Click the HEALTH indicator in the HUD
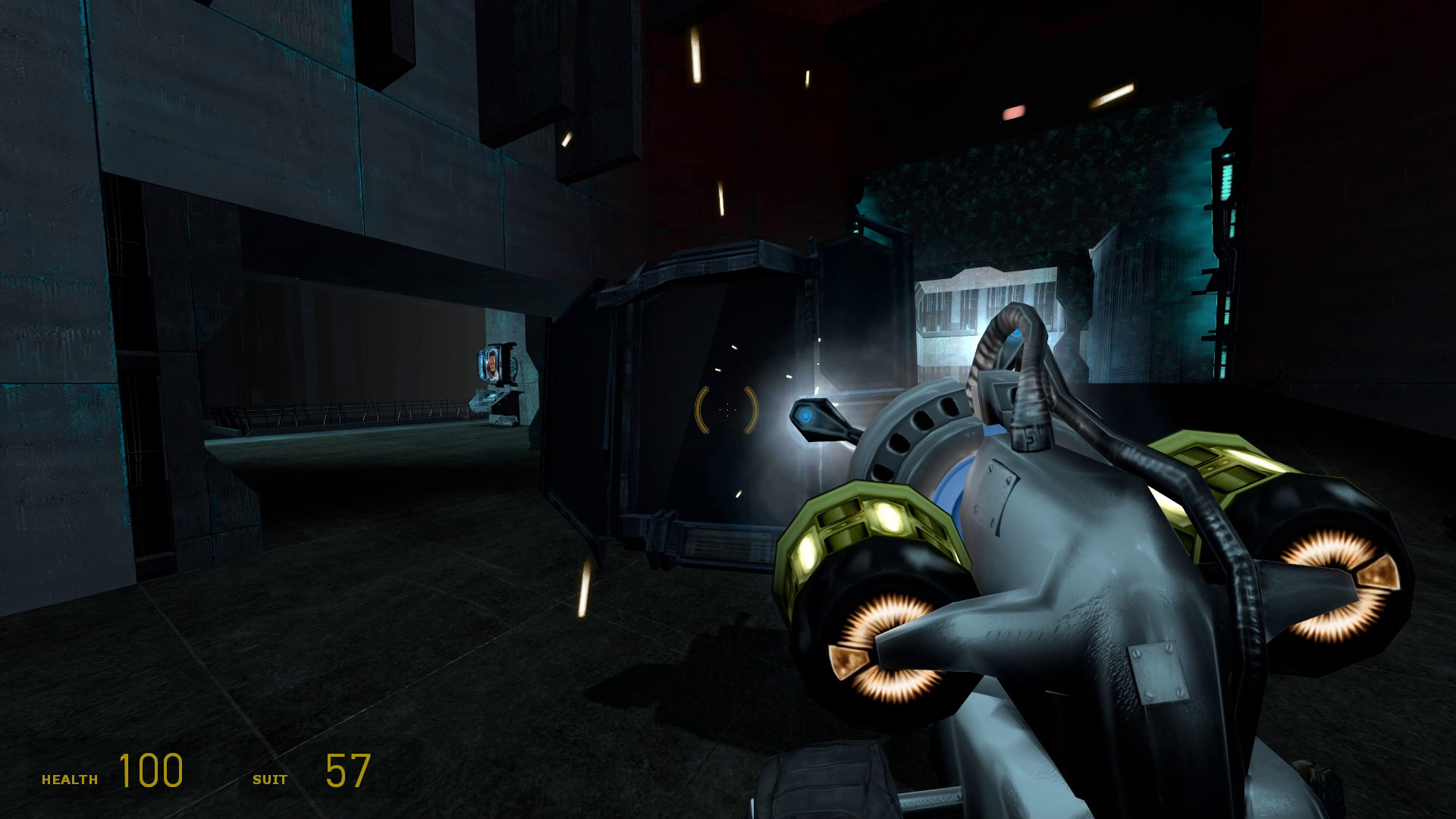 pos(70,777)
